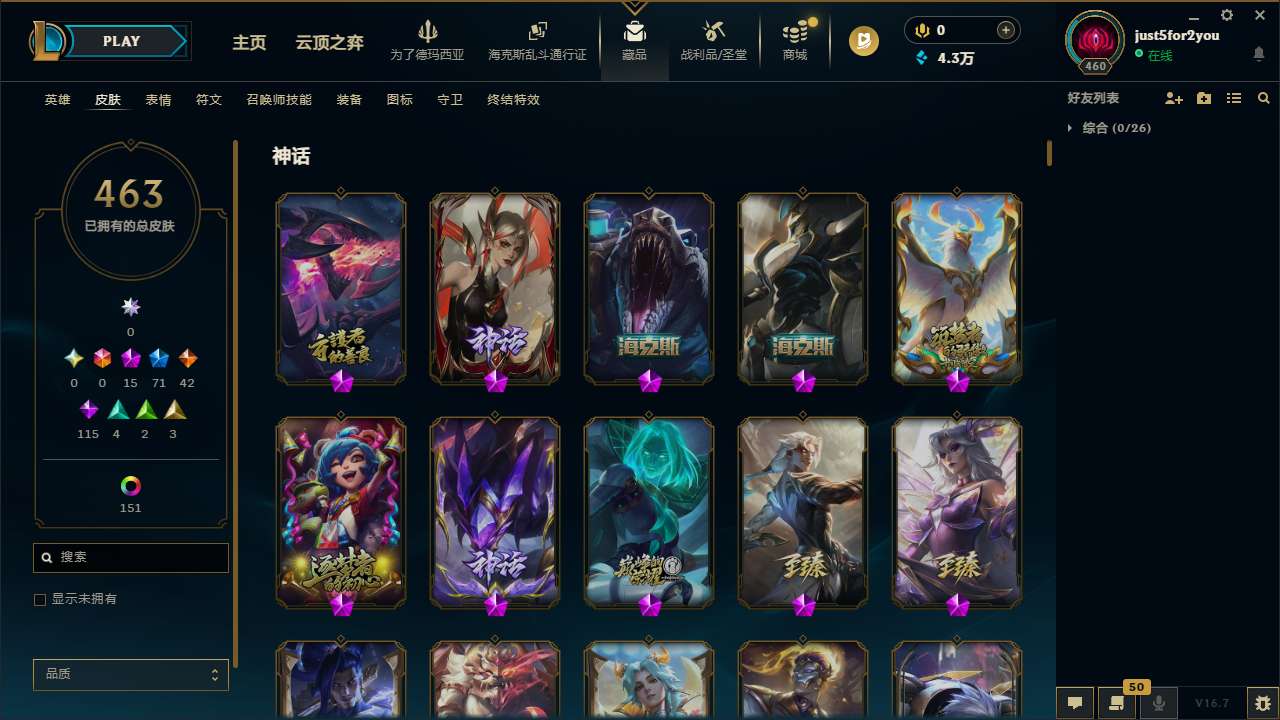The width and height of the screenshot is (1280, 720).
Task: Open the 表情 emotes tab
Action: [157, 100]
